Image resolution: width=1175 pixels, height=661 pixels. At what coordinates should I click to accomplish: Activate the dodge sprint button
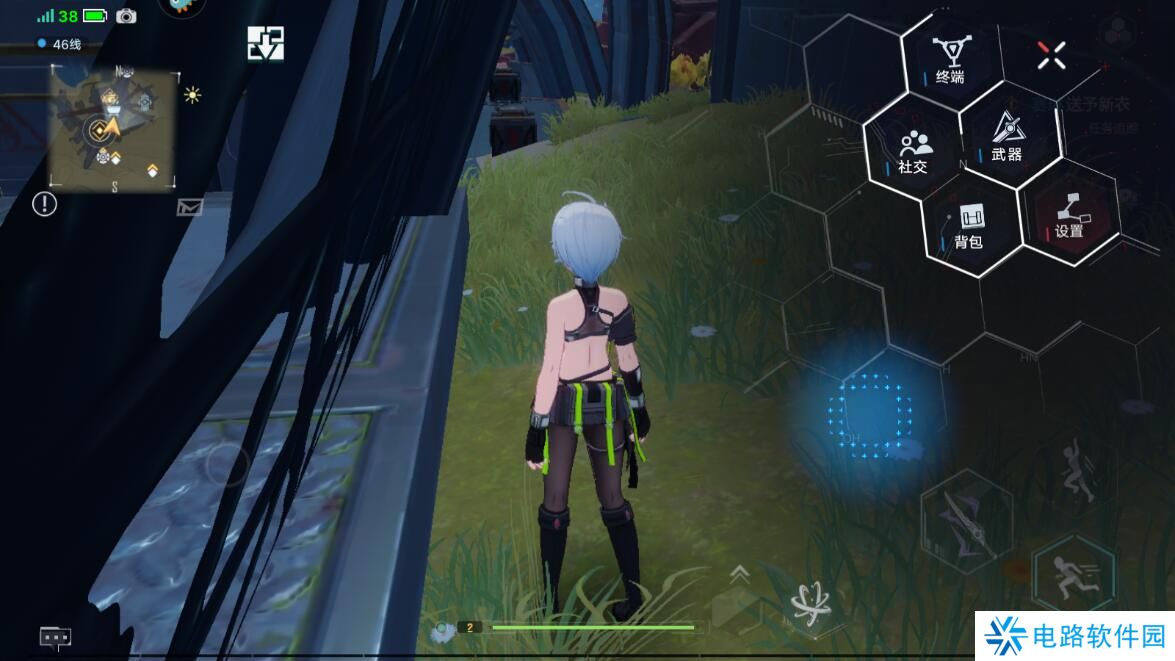click(x=1073, y=574)
